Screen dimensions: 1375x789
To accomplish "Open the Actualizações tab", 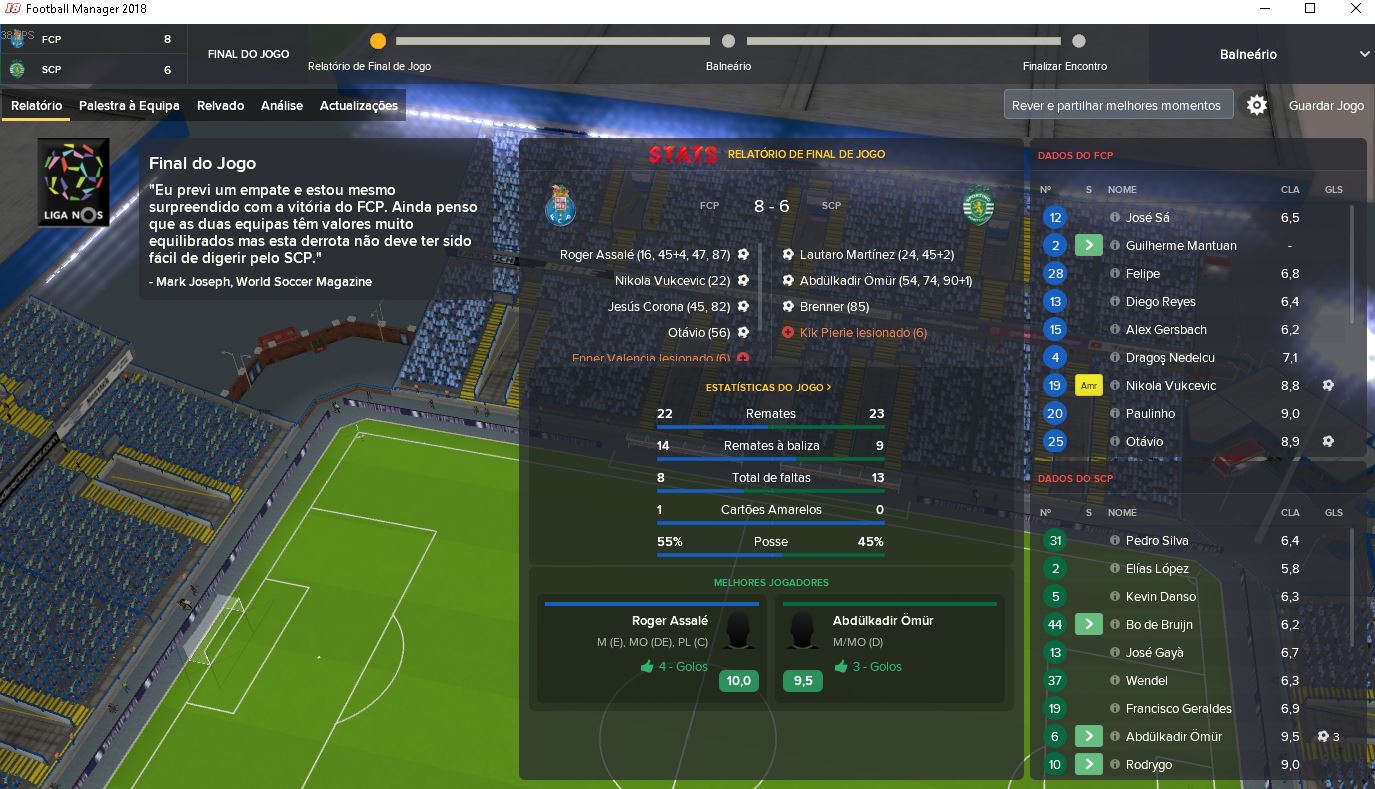I will tap(358, 106).
